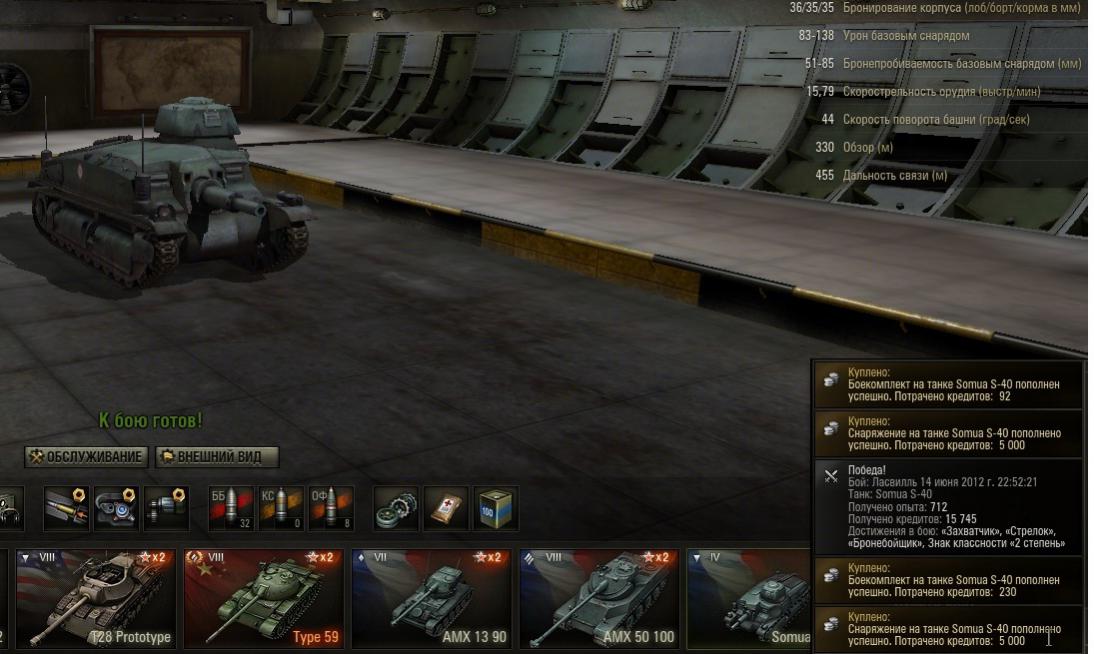The width and height of the screenshot is (1094, 654).
Task: Click the 92 credits ammo purchase notification
Action: coord(948,383)
